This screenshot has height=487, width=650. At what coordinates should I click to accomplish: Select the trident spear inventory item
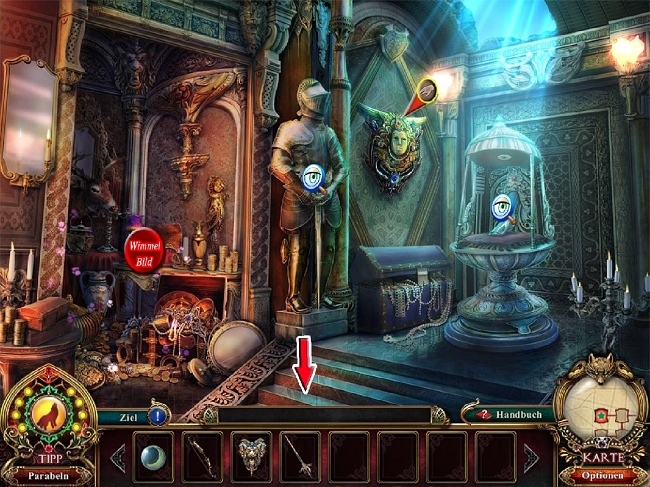tap(300, 457)
